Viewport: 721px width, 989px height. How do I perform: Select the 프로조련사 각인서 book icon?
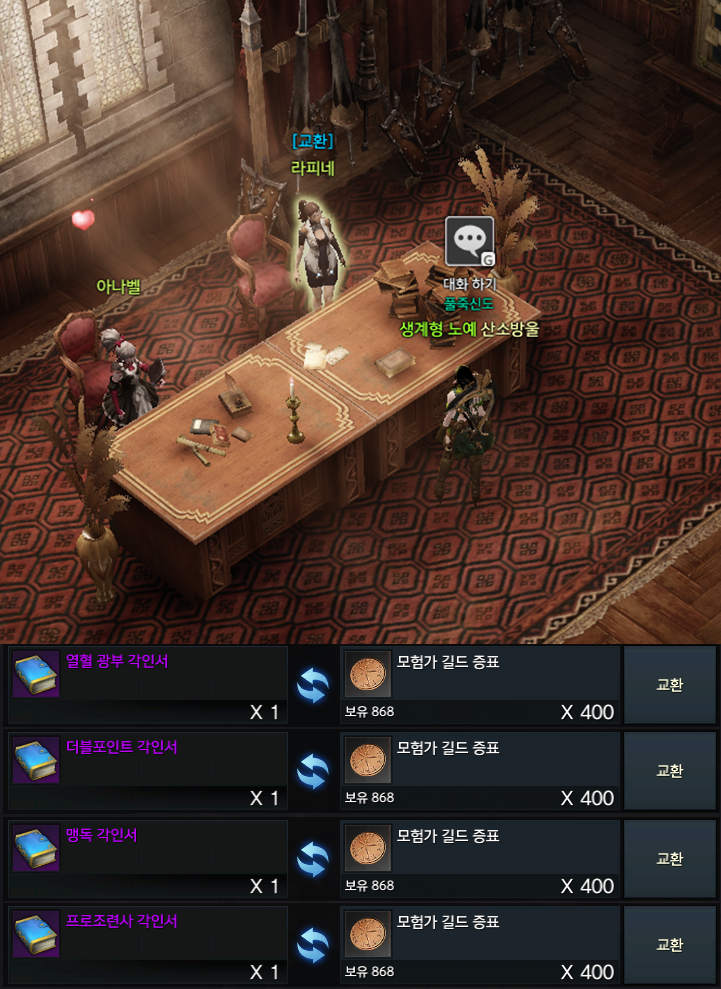click(36, 935)
